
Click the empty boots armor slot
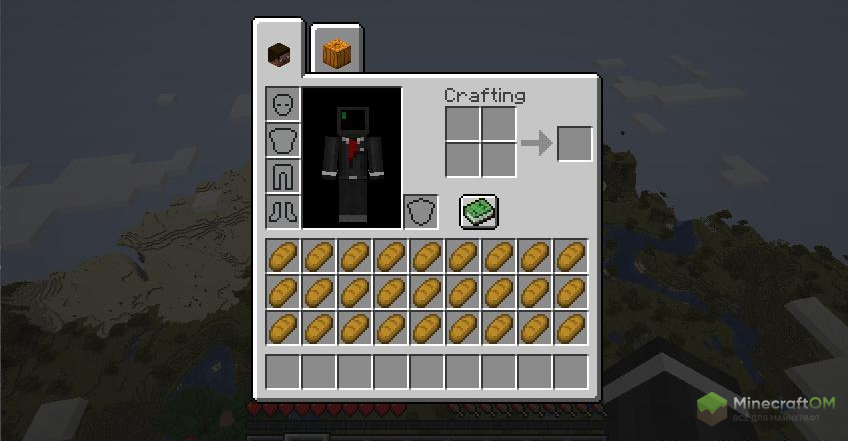(x=282, y=211)
